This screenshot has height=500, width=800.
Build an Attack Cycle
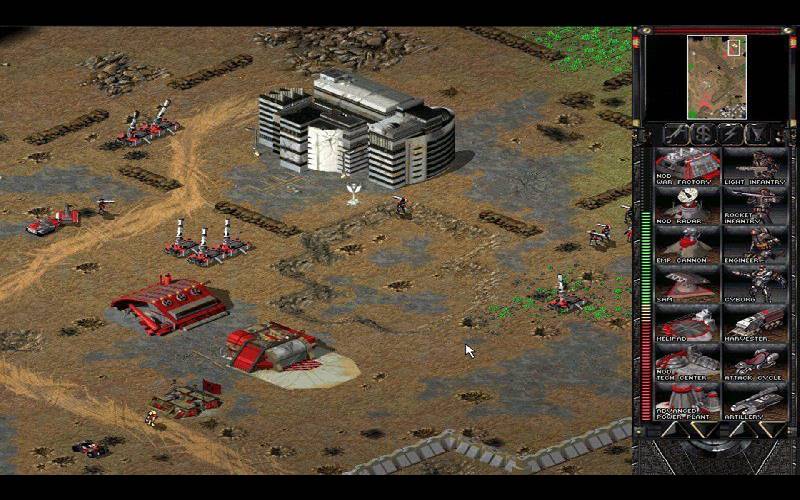tap(753, 362)
